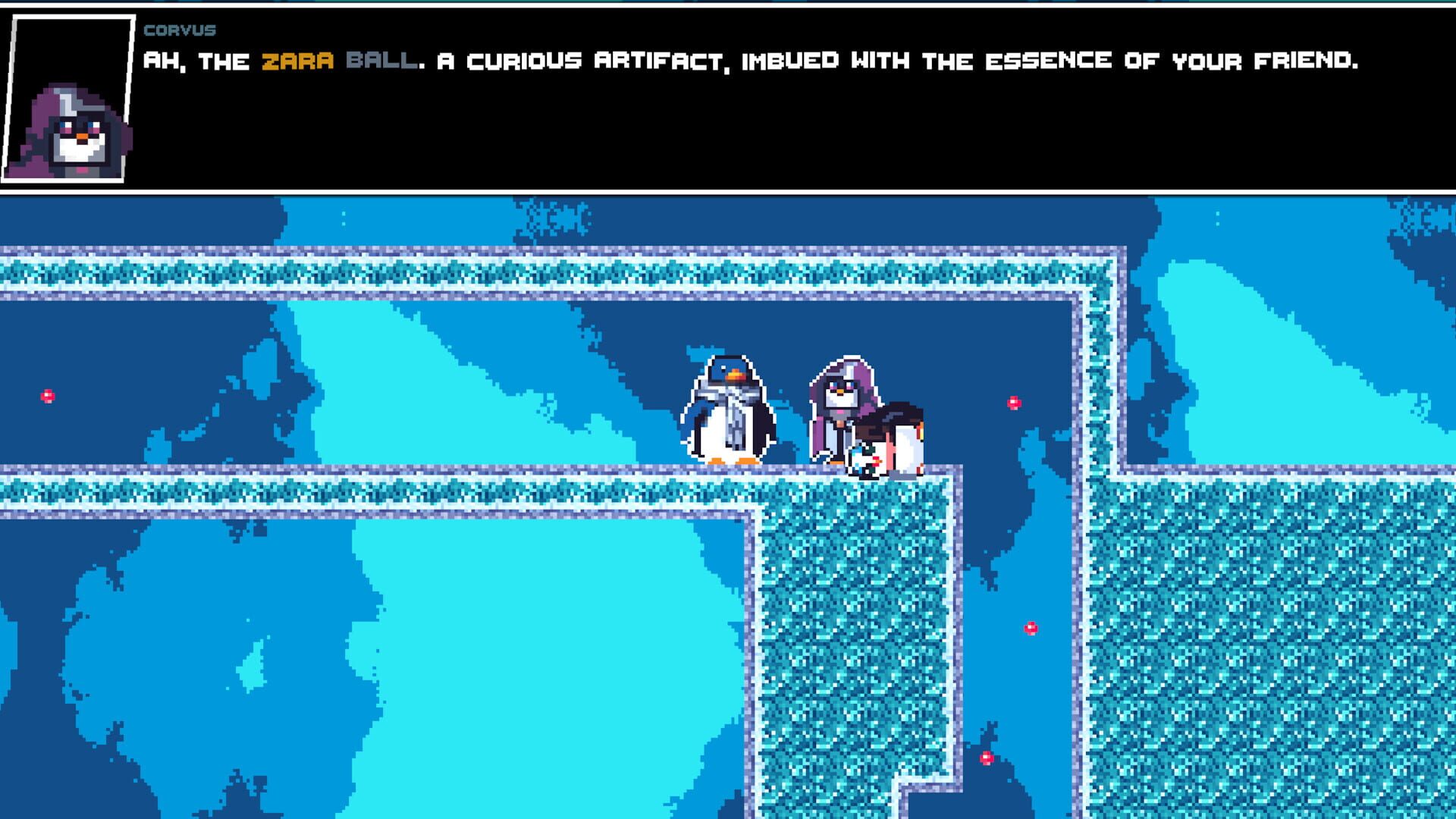This screenshot has height=819, width=1456.
Task: Collect the red orb above the textured platform
Action: 1030,627
